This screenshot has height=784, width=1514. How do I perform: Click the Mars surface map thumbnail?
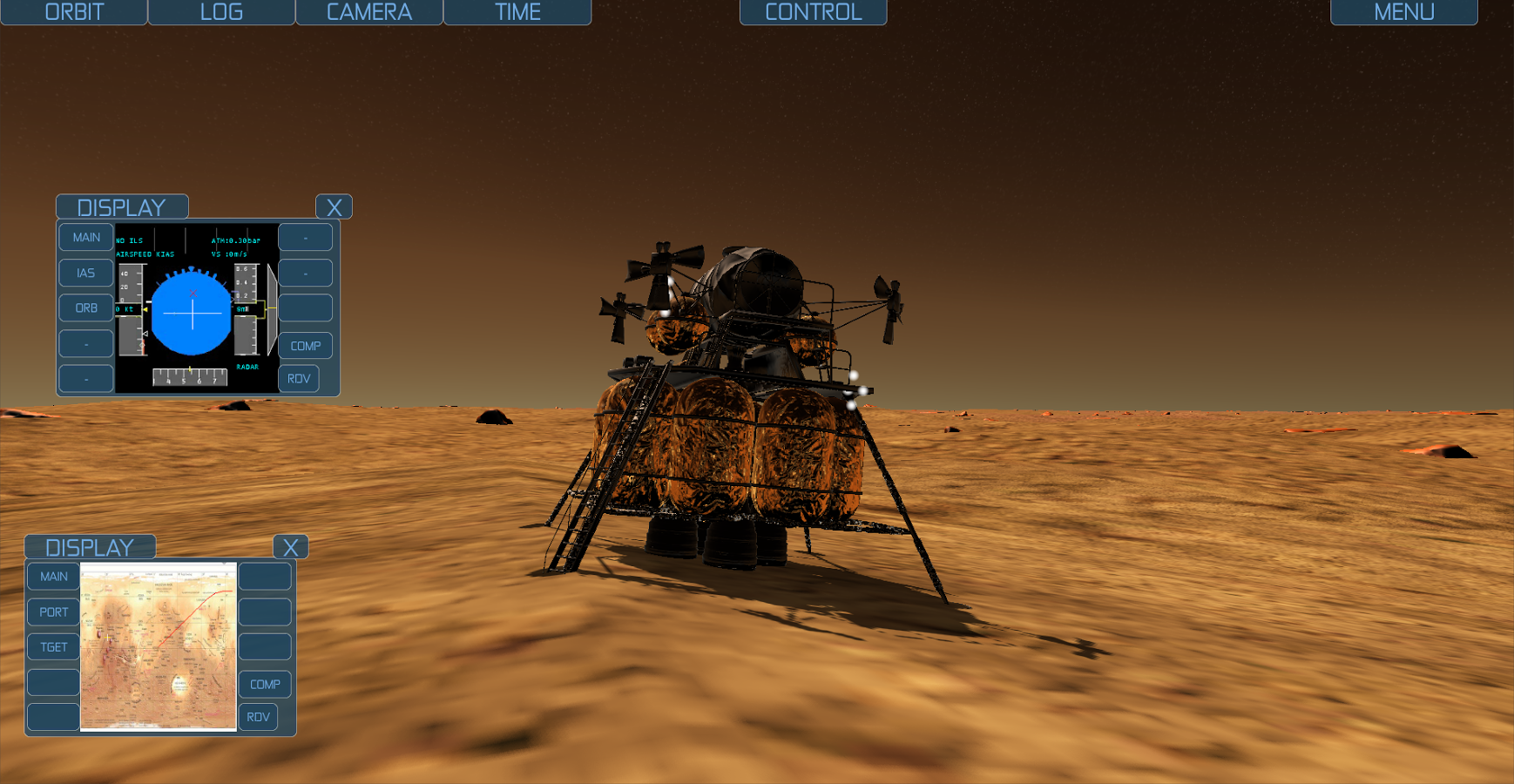(x=159, y=646)
